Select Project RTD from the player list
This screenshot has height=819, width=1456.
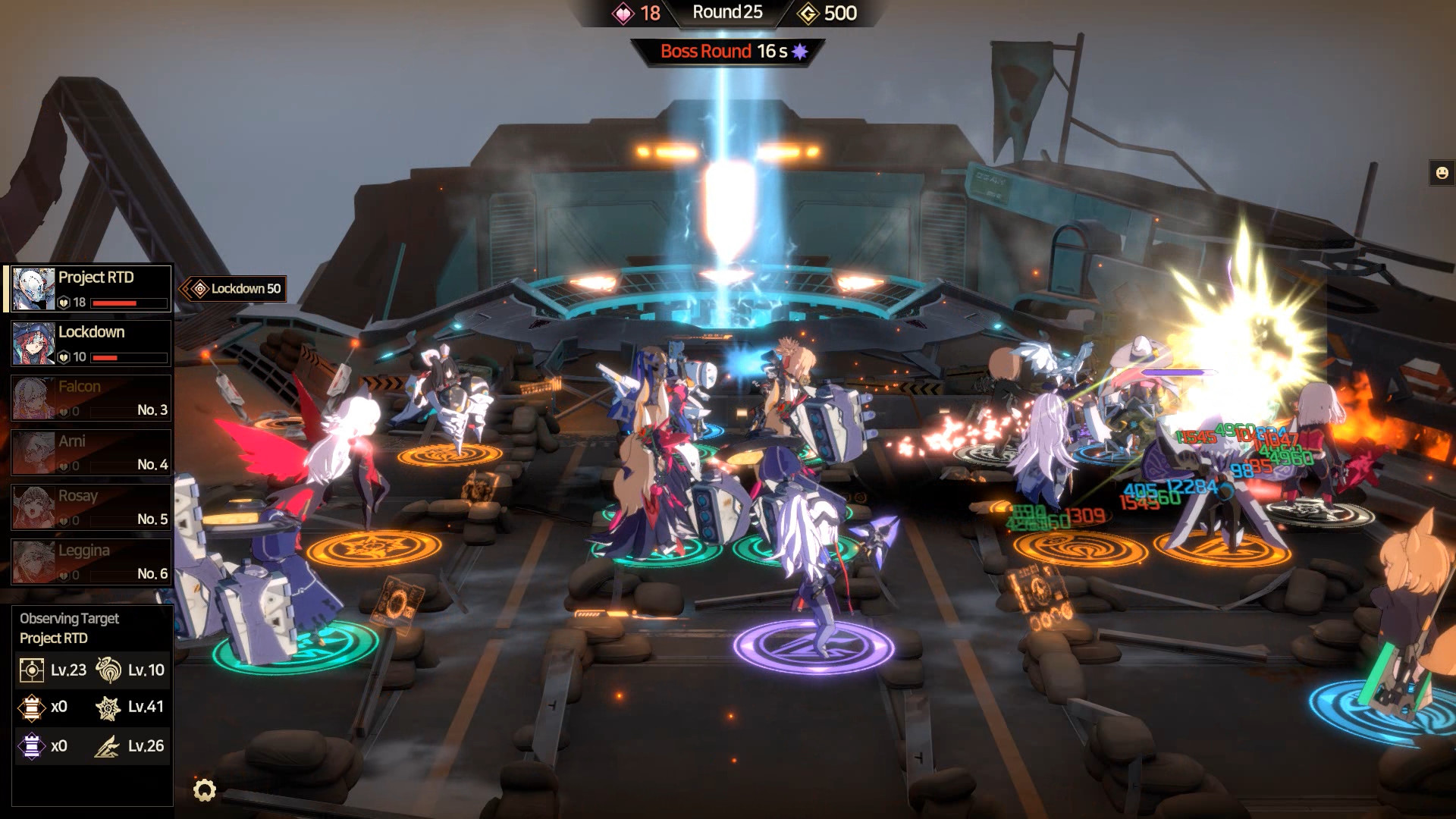tap(89, 286)
